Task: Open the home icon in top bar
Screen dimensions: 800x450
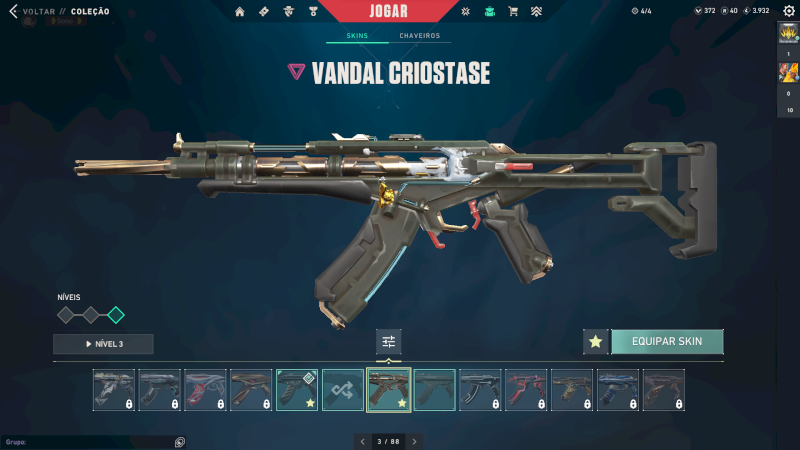Action: click(239, 12)
